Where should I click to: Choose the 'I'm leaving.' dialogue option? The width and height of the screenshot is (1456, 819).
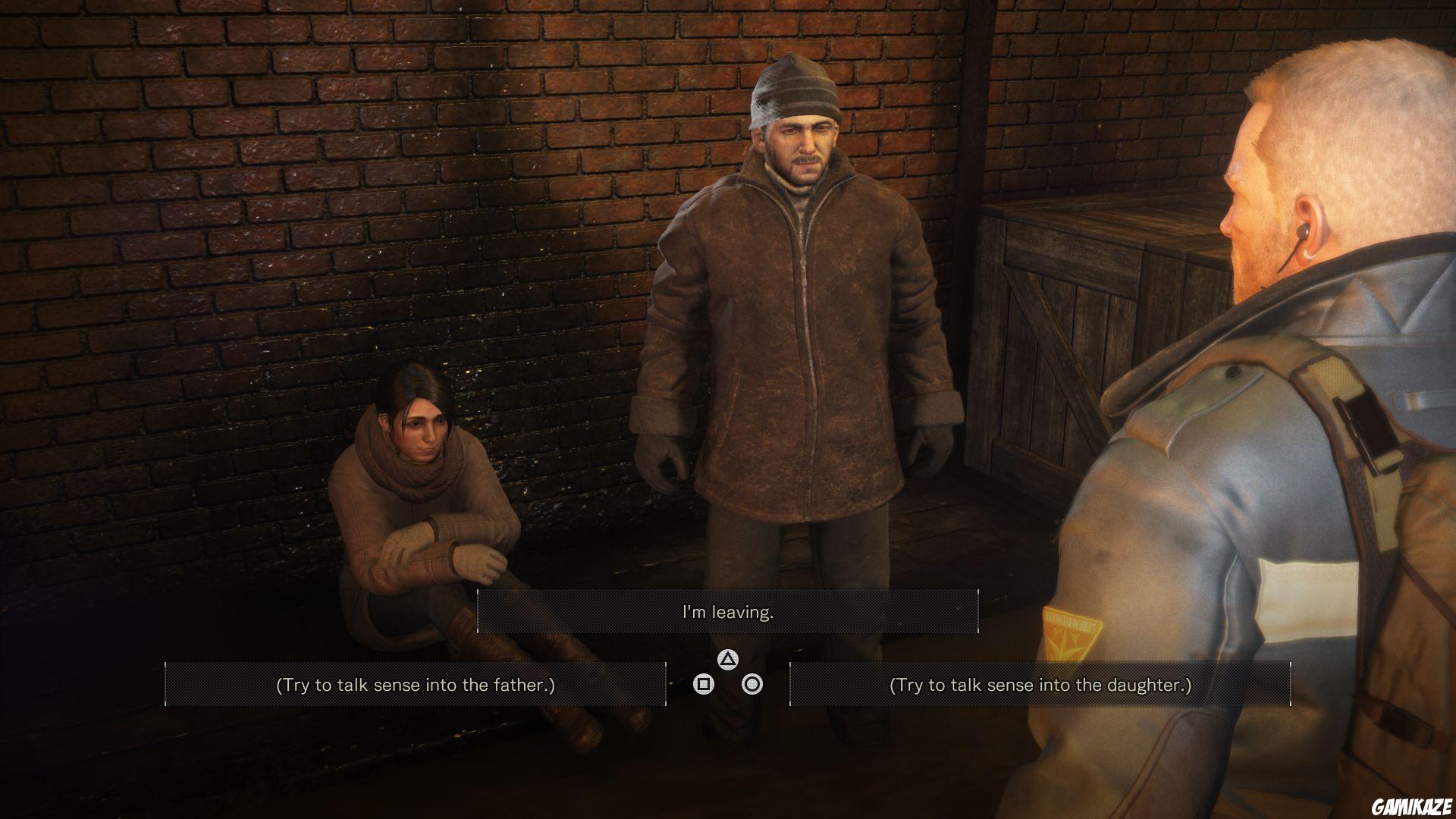click(x=728, y=610)
